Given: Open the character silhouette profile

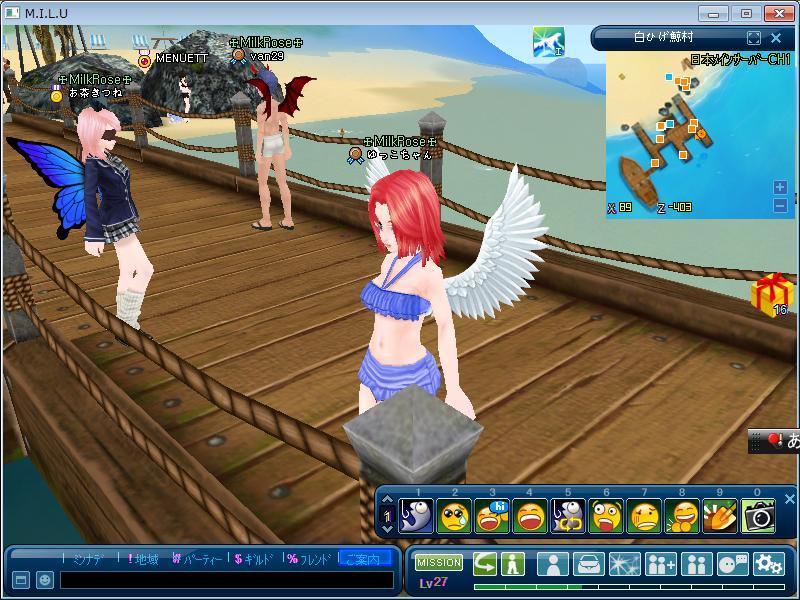Looking at the screenshot, I should (x=552, y=564).
